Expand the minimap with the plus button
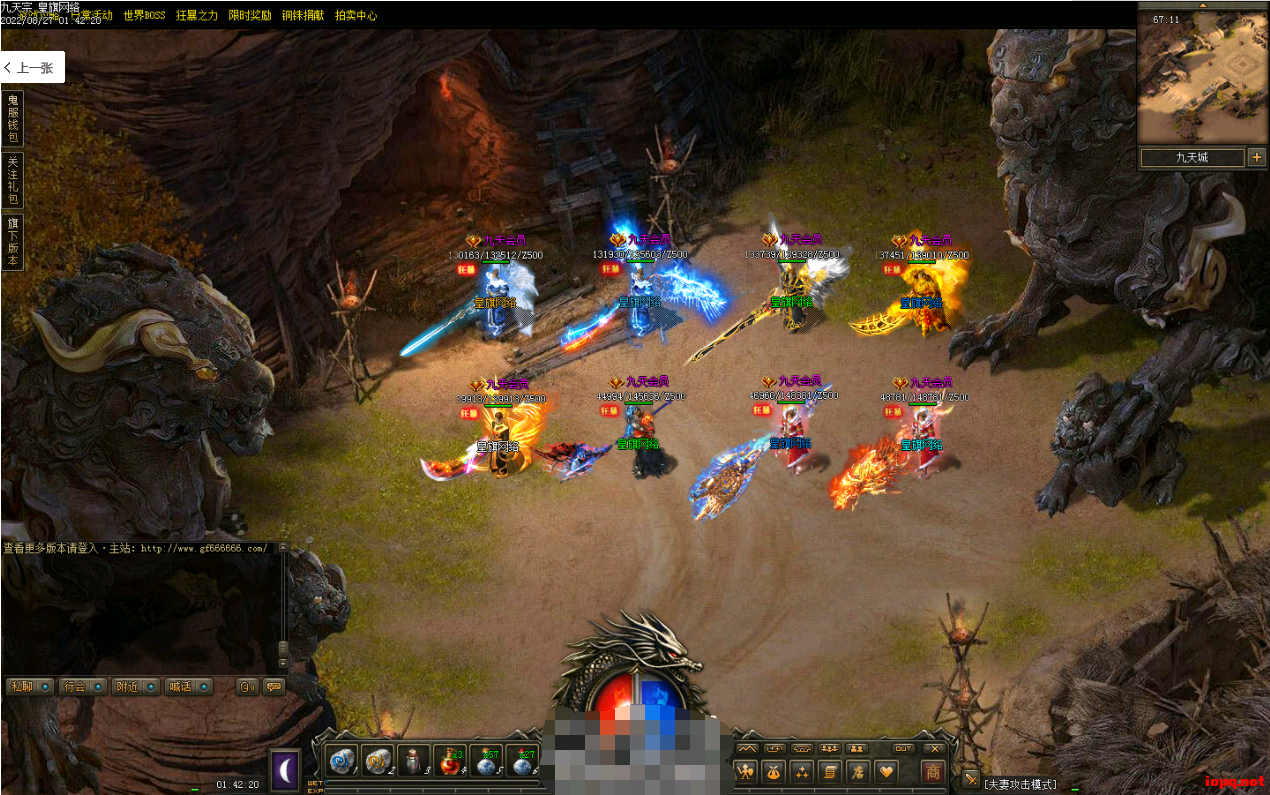 click(x=1257, y=157)
